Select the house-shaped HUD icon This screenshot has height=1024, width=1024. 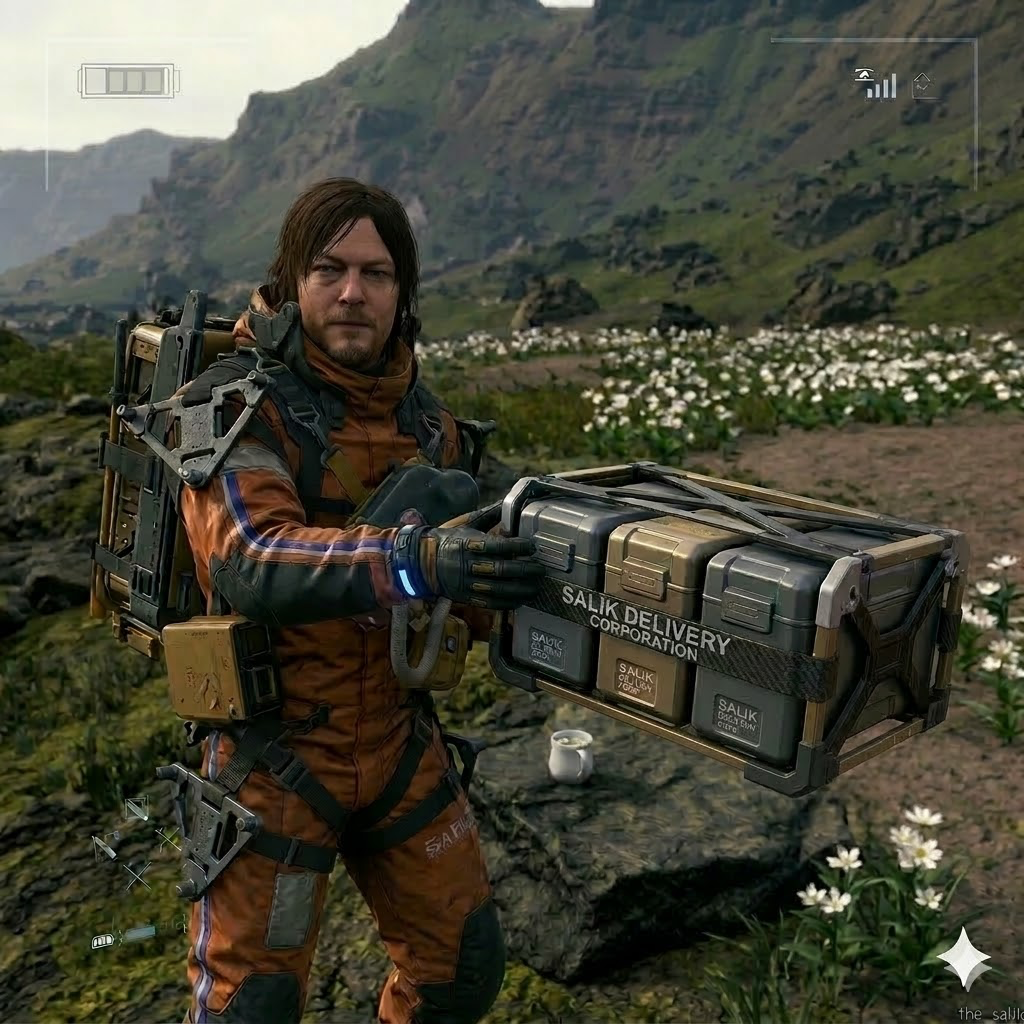tap(925, 85)
